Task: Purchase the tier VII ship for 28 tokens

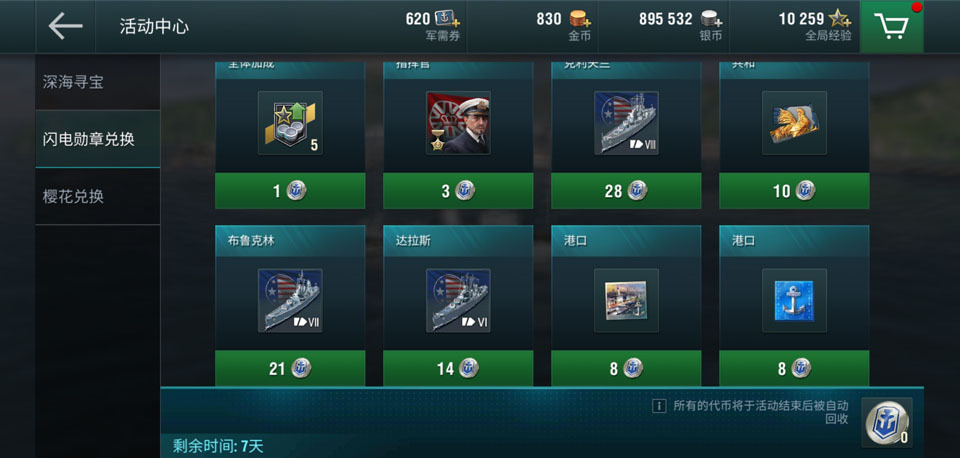Action: tap(626, 191)
